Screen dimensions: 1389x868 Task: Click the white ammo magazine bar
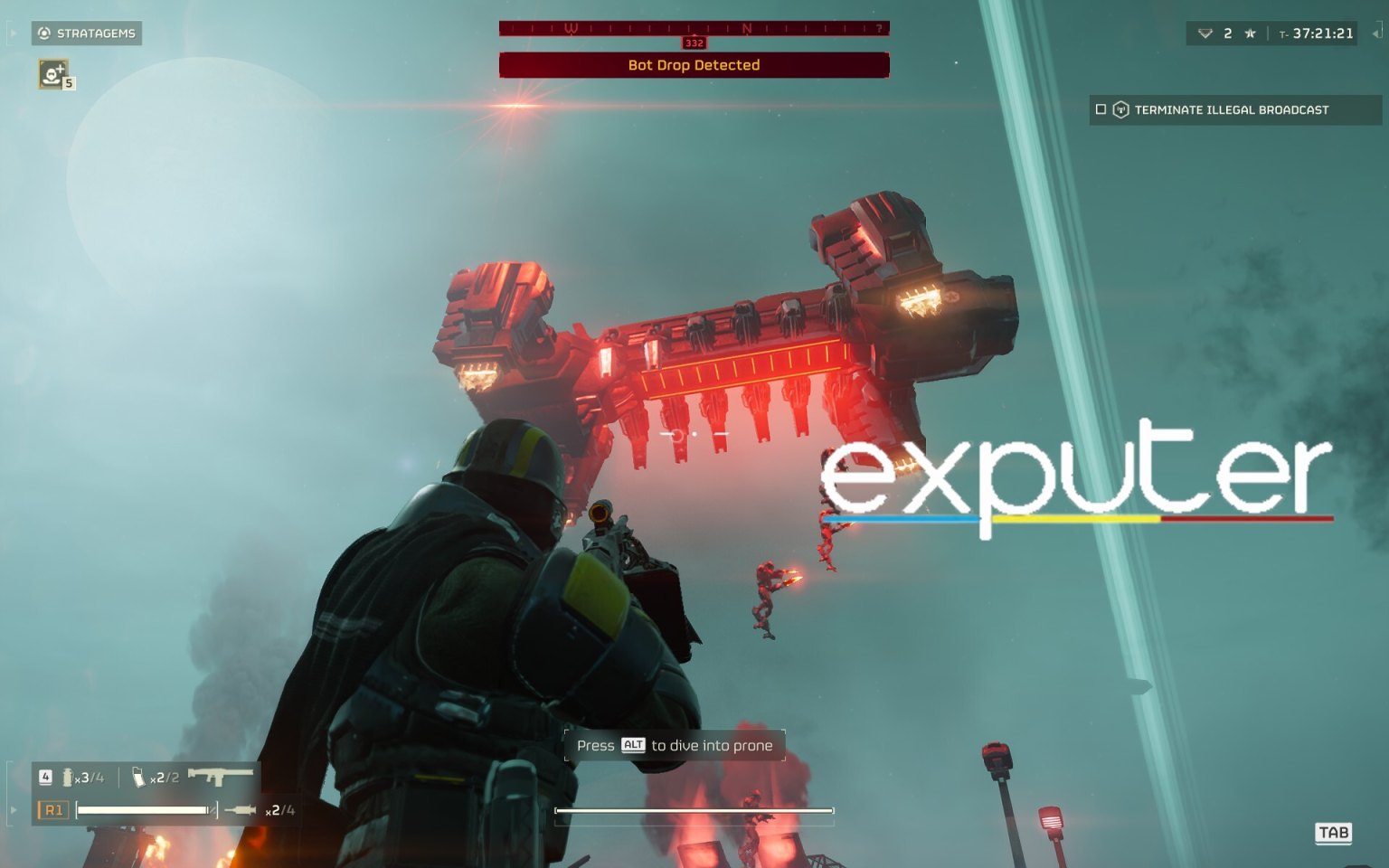pos(145,811)
